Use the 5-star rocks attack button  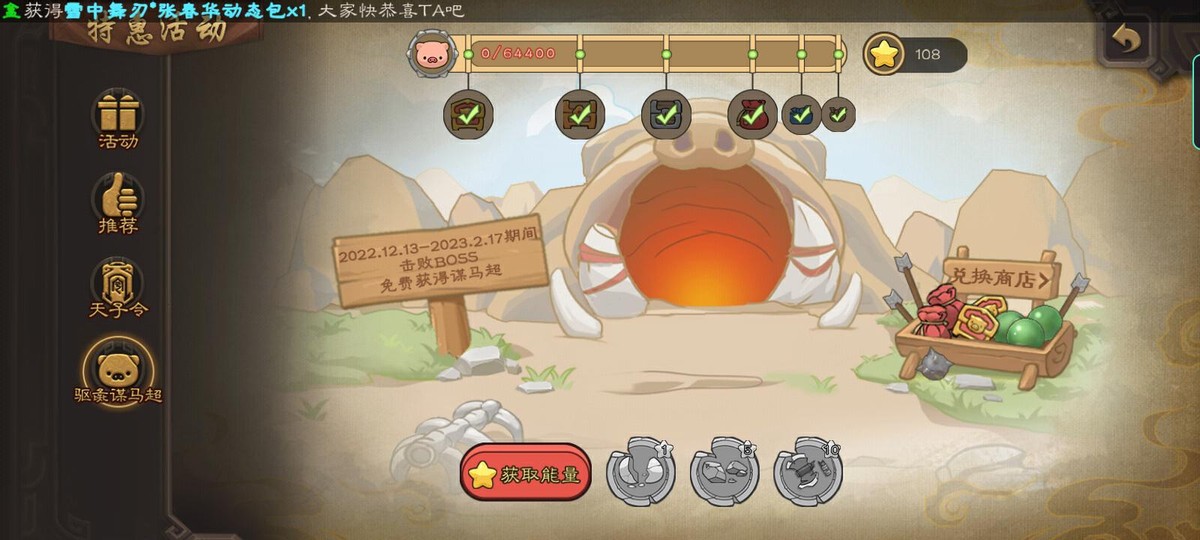[724, 471]
